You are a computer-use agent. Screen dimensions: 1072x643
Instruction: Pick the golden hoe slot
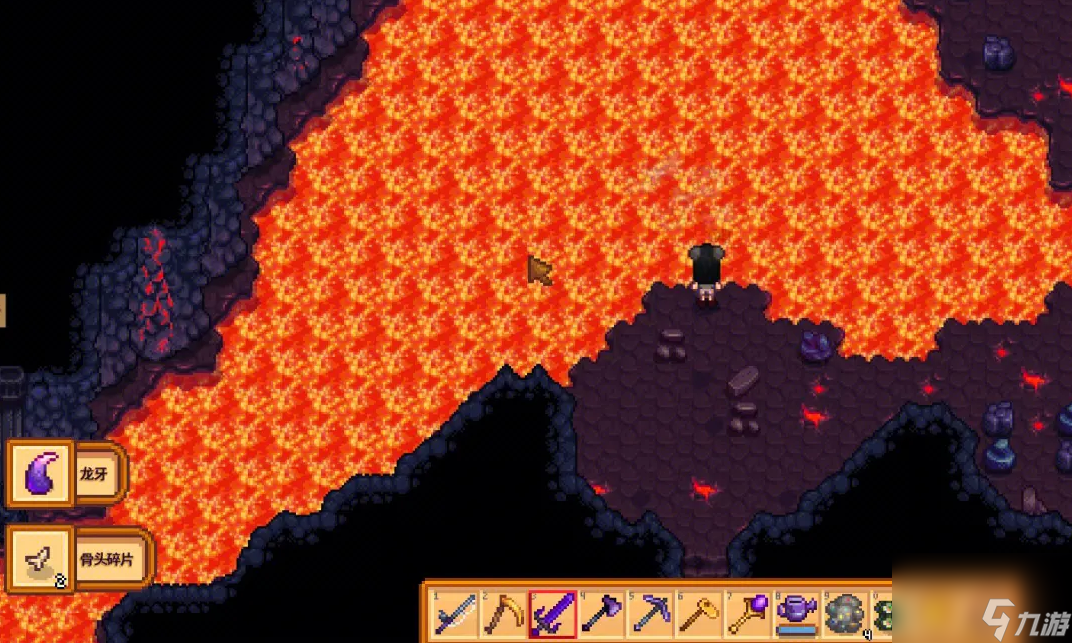click(x=699, y=613)
